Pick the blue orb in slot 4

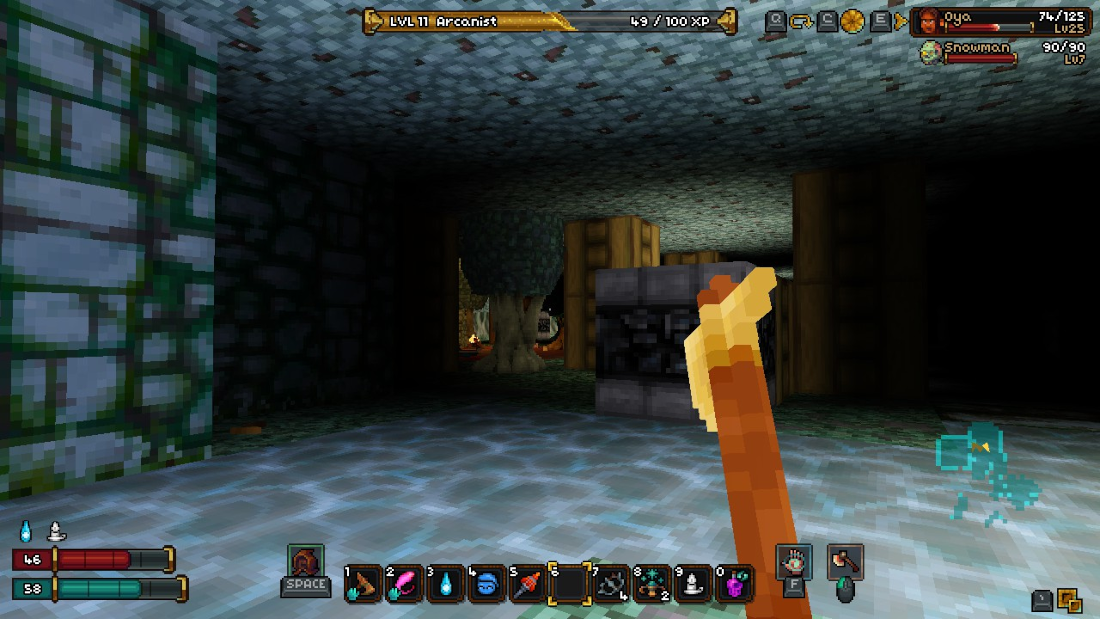tap(486, 584)
